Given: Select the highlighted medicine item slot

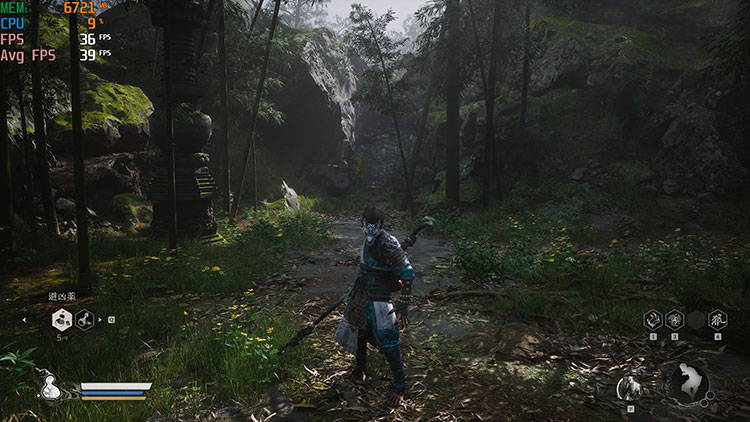Looking at the screenshot, I should [62, 320].
